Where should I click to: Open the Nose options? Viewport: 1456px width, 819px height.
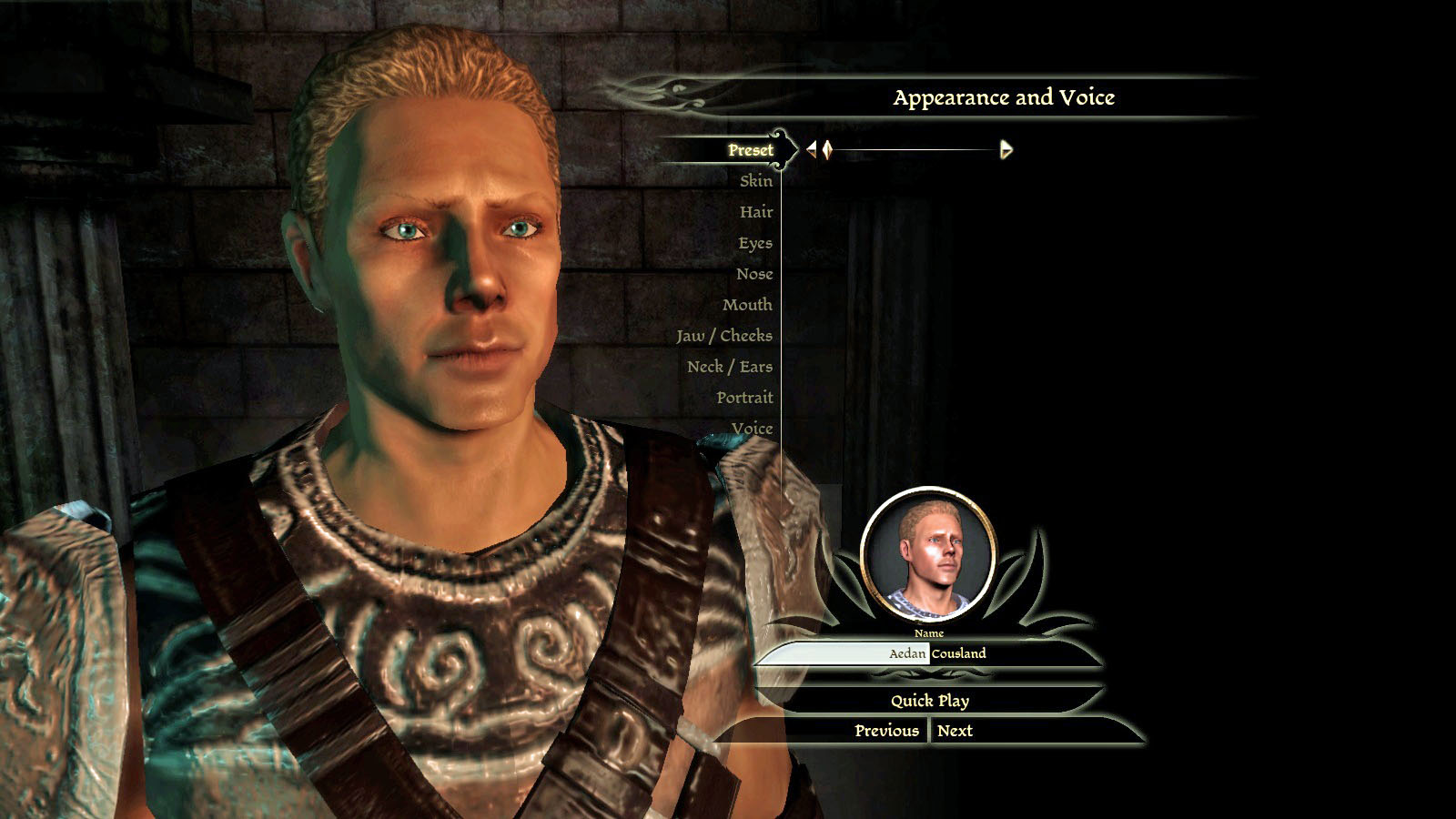click(x=753, y=274)
